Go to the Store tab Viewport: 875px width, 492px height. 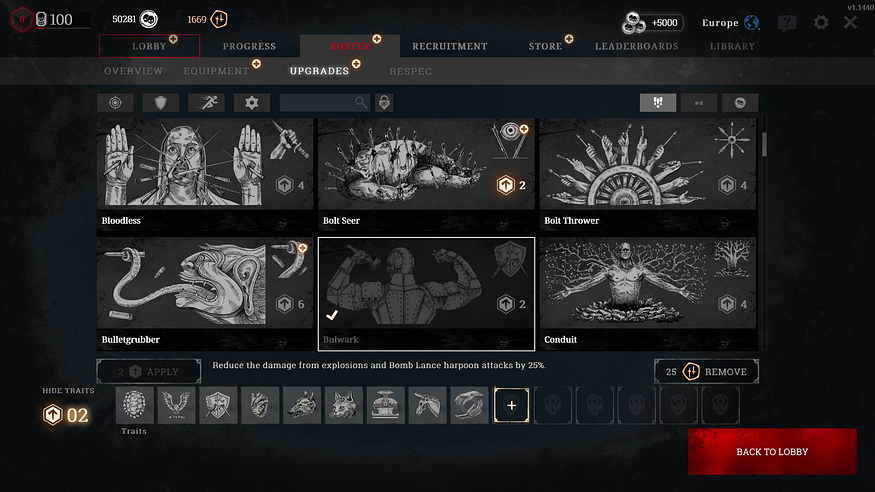pos(545,46)
